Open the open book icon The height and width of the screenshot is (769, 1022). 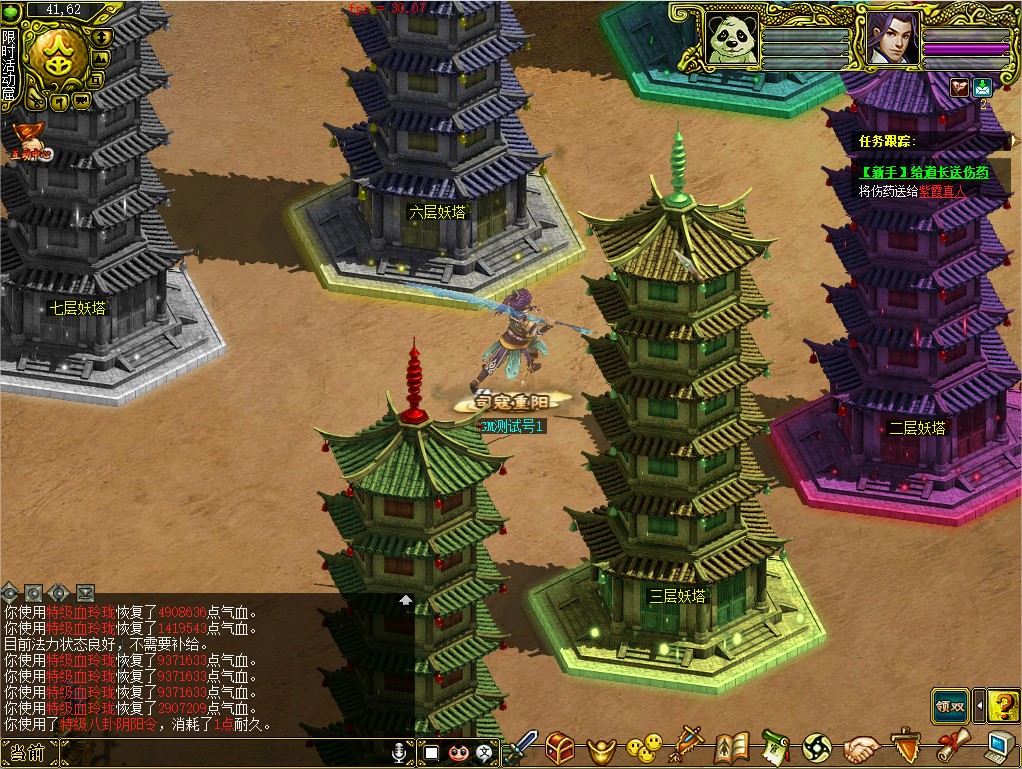click(x=732, y=747)
